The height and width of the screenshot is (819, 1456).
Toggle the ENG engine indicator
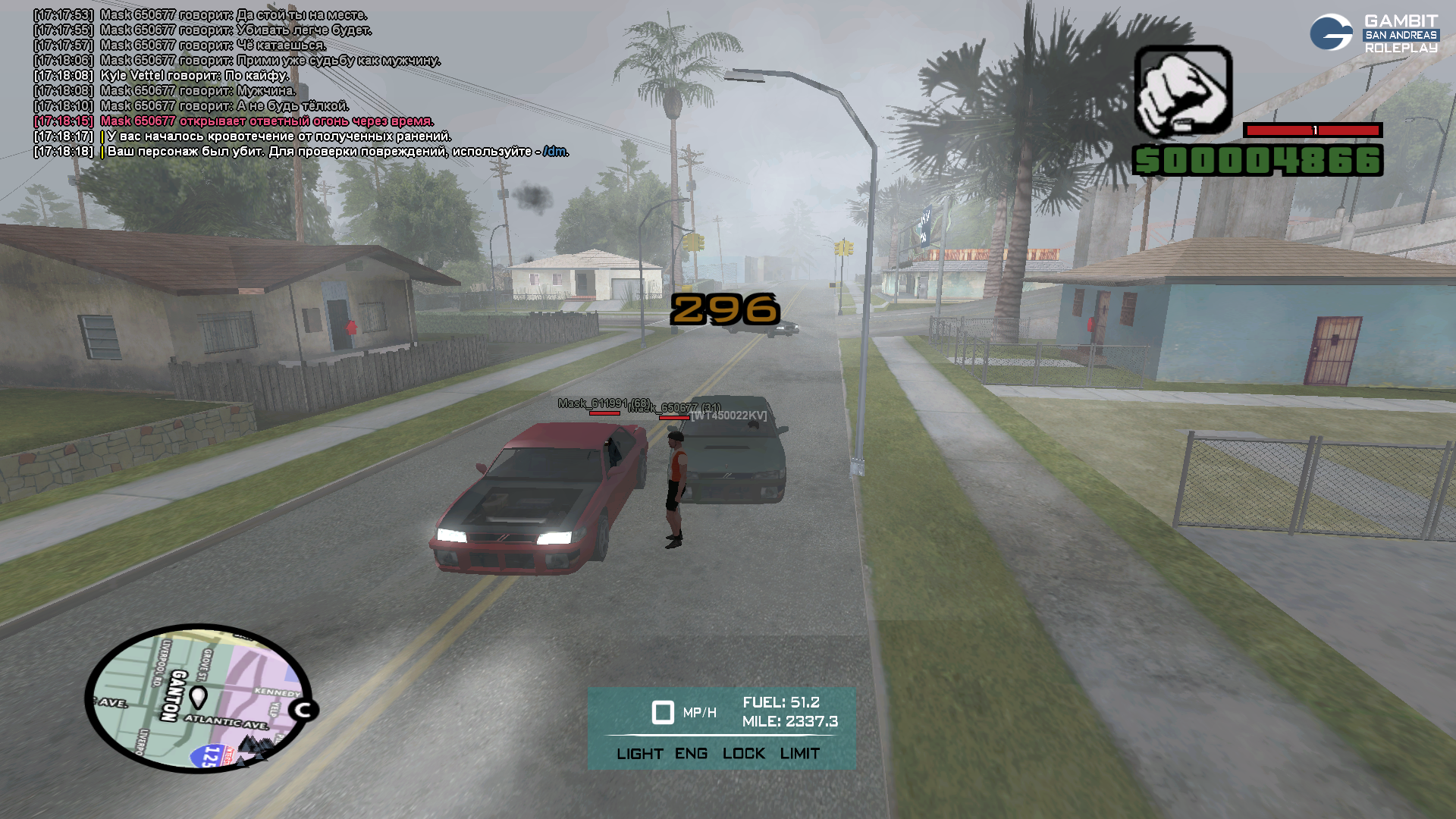[x=691, y=754]
